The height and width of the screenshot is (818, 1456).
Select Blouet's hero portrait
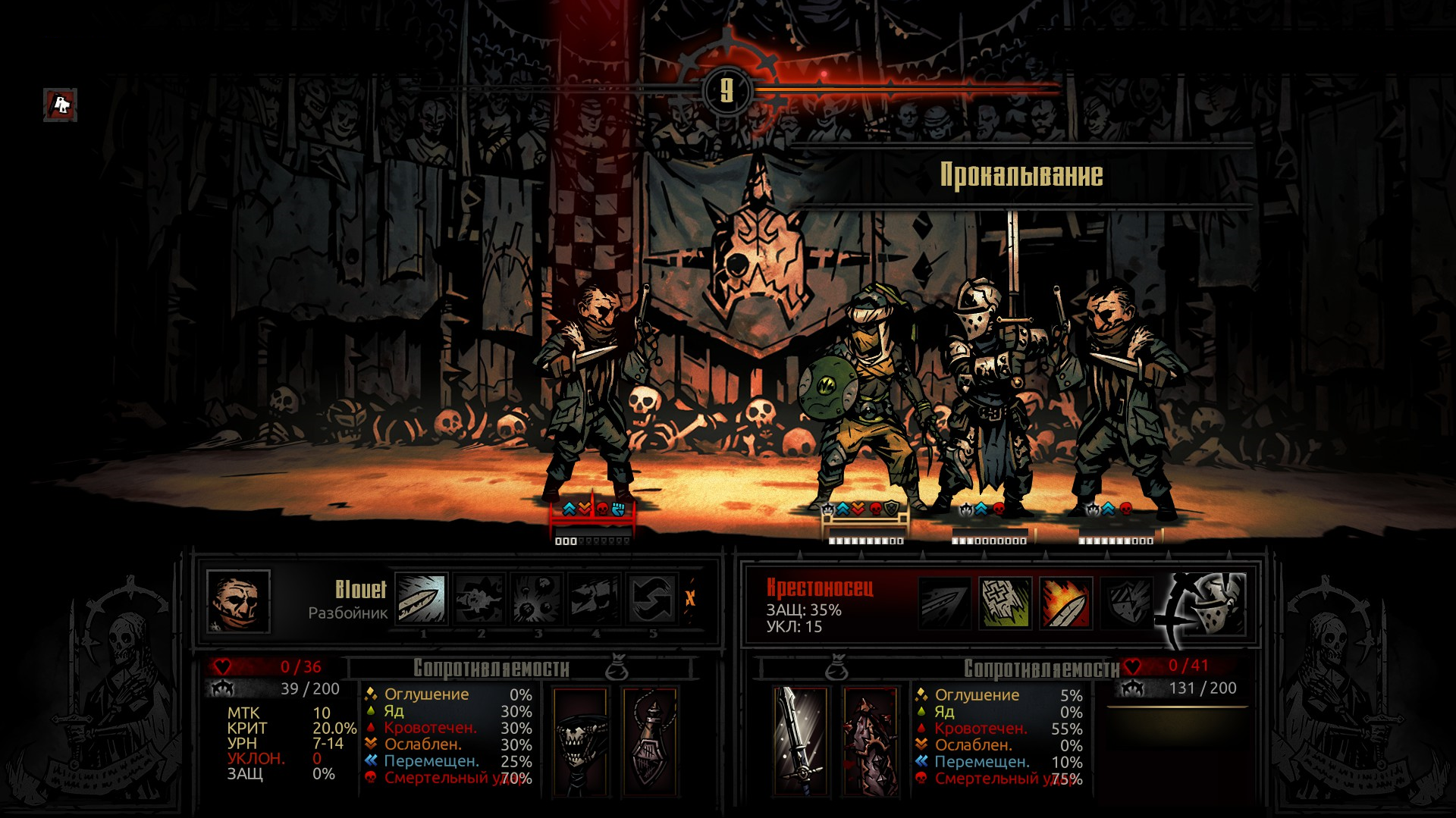coord(238,601)
